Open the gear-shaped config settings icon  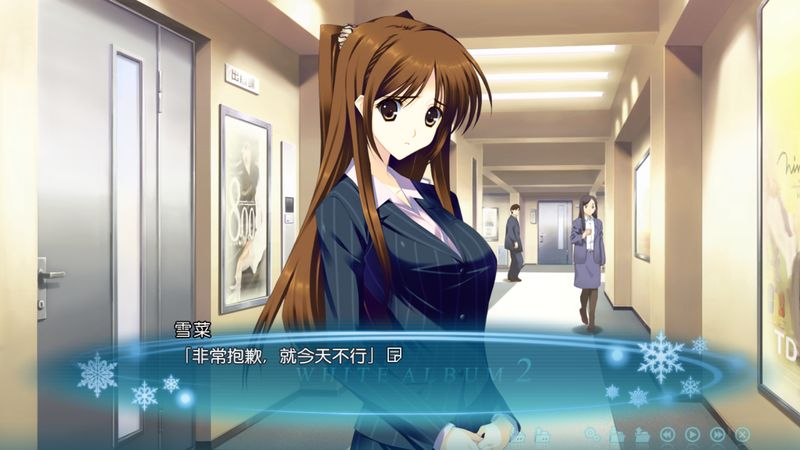coord(592,434)
